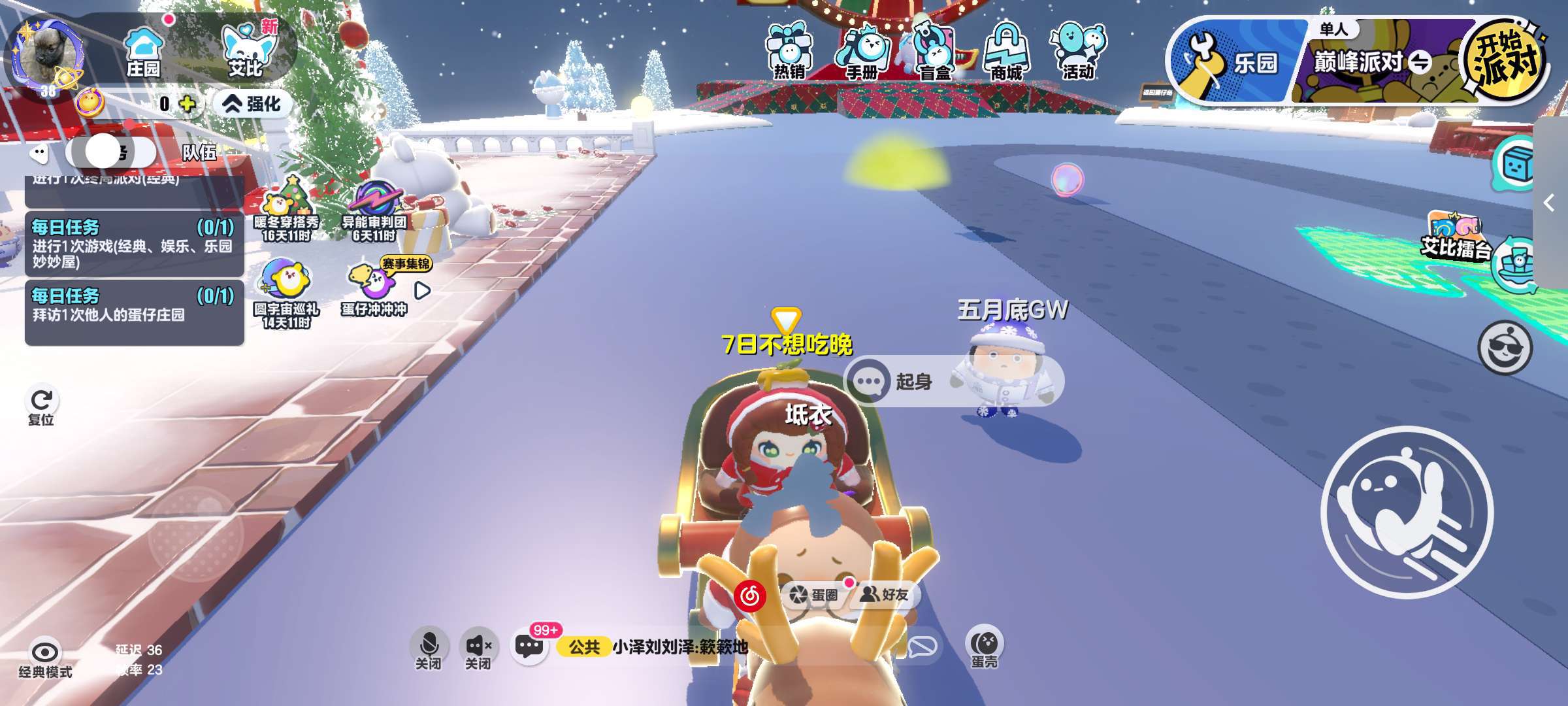The width and height of the screenshot is (1568, 706).
Task: Open the 庄园 manor icon
Action: 143,52
